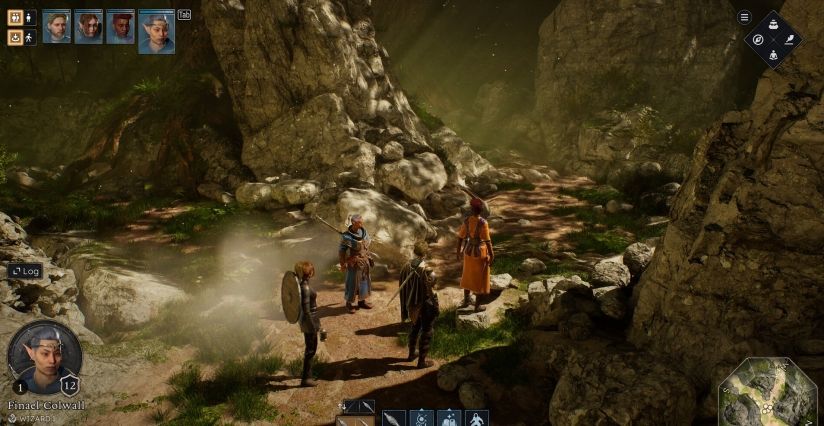824x426 pixels.
Task: Select the brown-haired woman's party portrait
Action: [88, 26]
